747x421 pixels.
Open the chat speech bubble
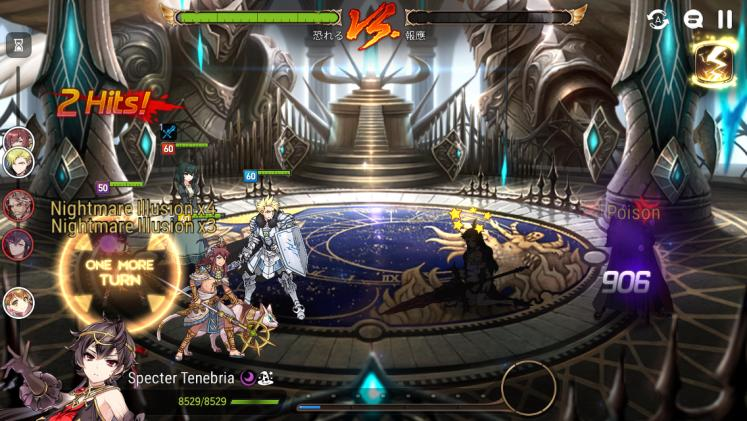[x=692, y=18]
